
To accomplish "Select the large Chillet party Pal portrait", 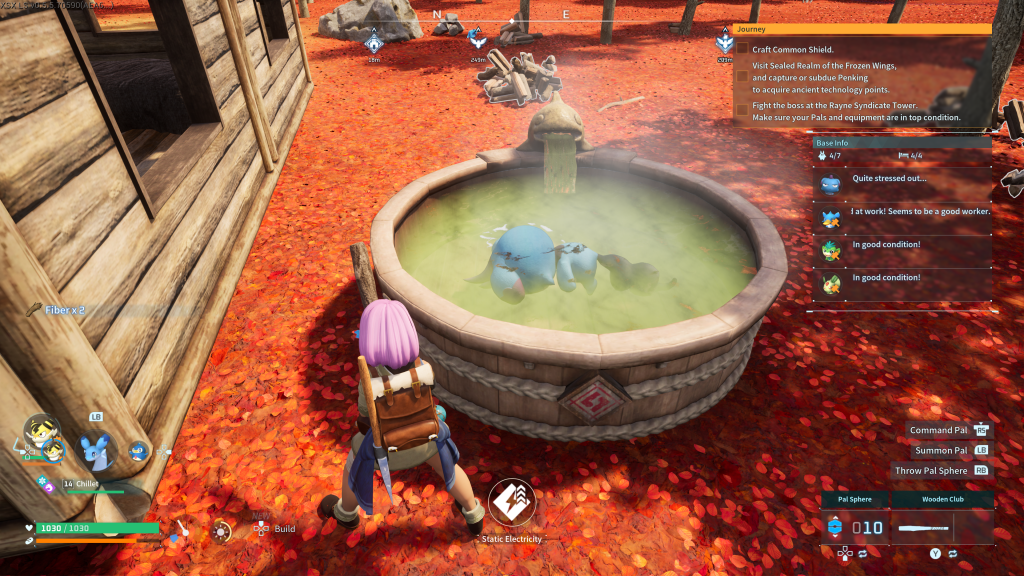I will pos(97,451).
